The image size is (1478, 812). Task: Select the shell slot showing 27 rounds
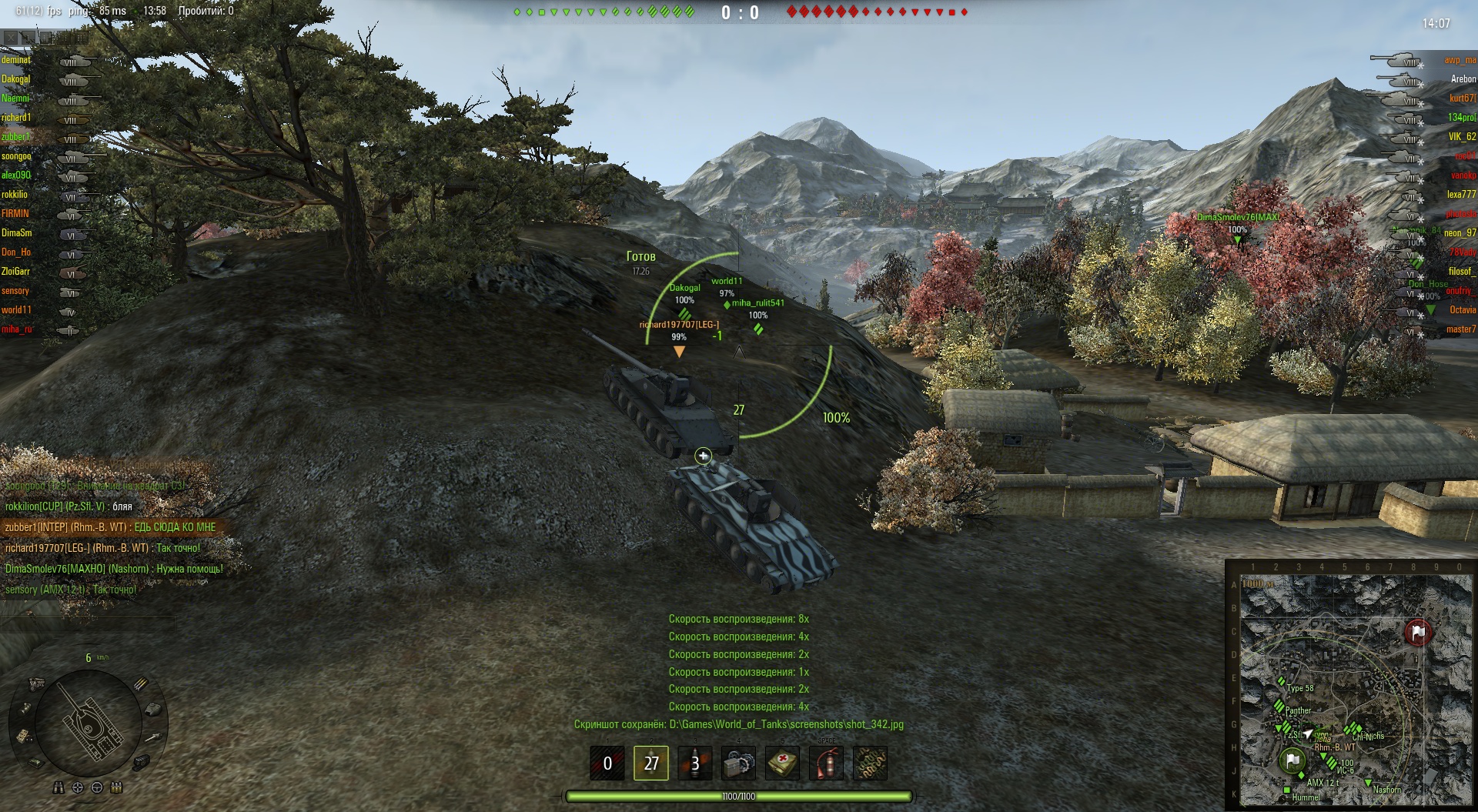[x=651, y=763]
